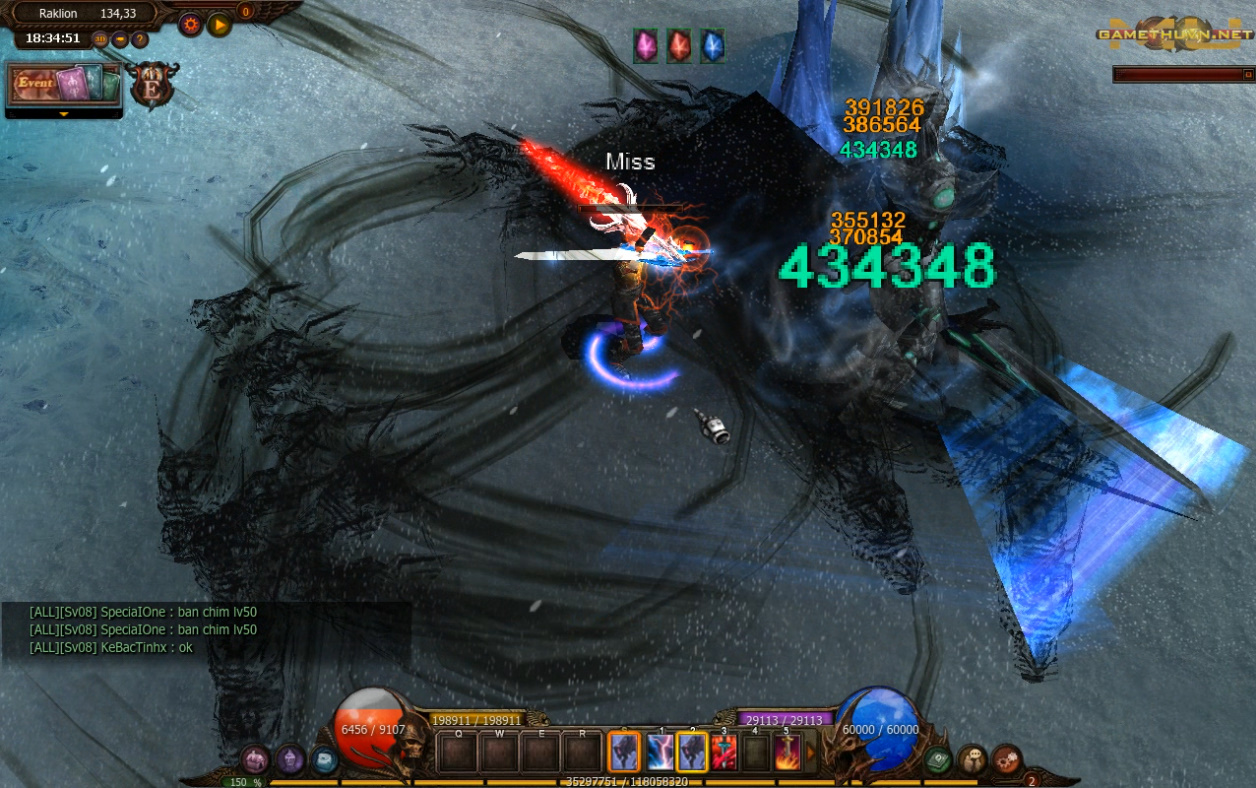Activate the lightning skill in slot 1

click(659, 753)
